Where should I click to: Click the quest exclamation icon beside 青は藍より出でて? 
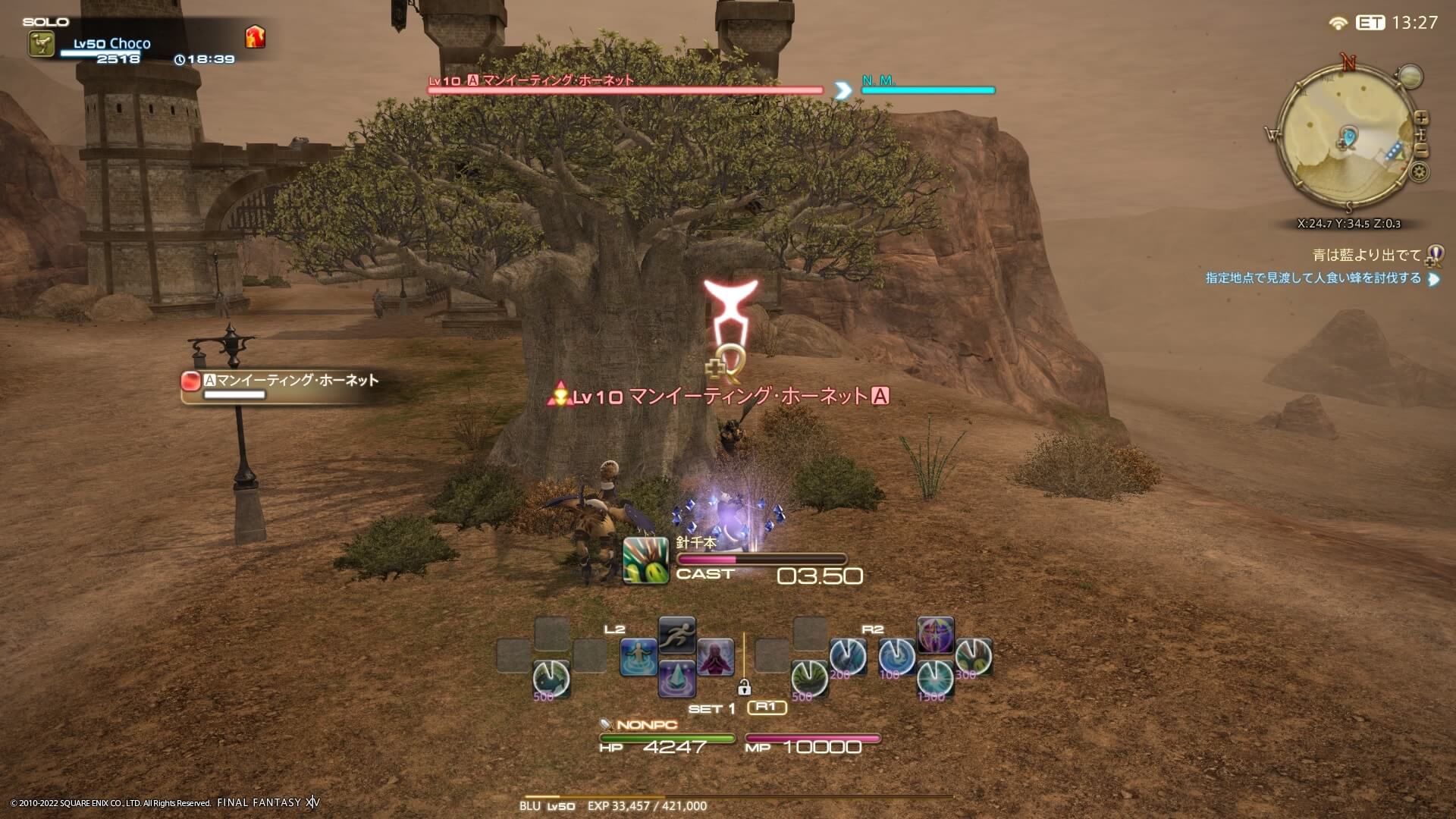pyautogui.click(x=1433, y=254)
